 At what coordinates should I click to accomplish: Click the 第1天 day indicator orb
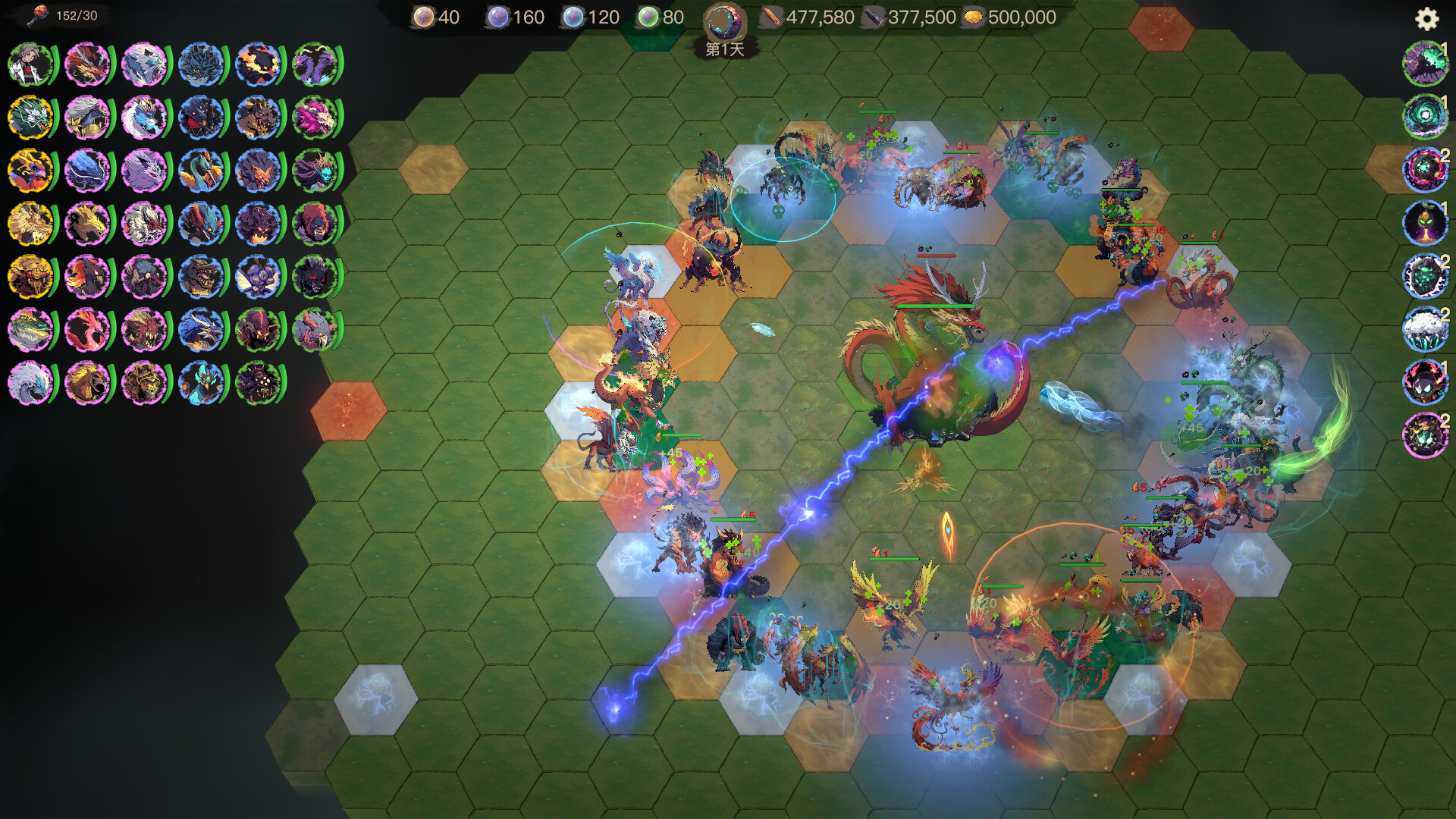coord(724,21)
